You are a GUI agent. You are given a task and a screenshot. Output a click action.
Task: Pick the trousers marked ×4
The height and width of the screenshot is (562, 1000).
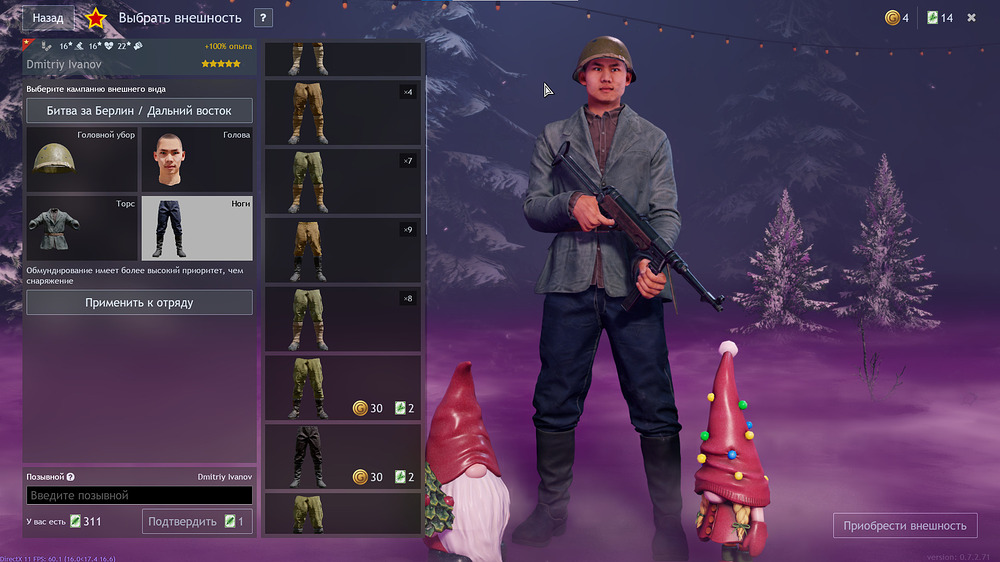pos(342,113)
